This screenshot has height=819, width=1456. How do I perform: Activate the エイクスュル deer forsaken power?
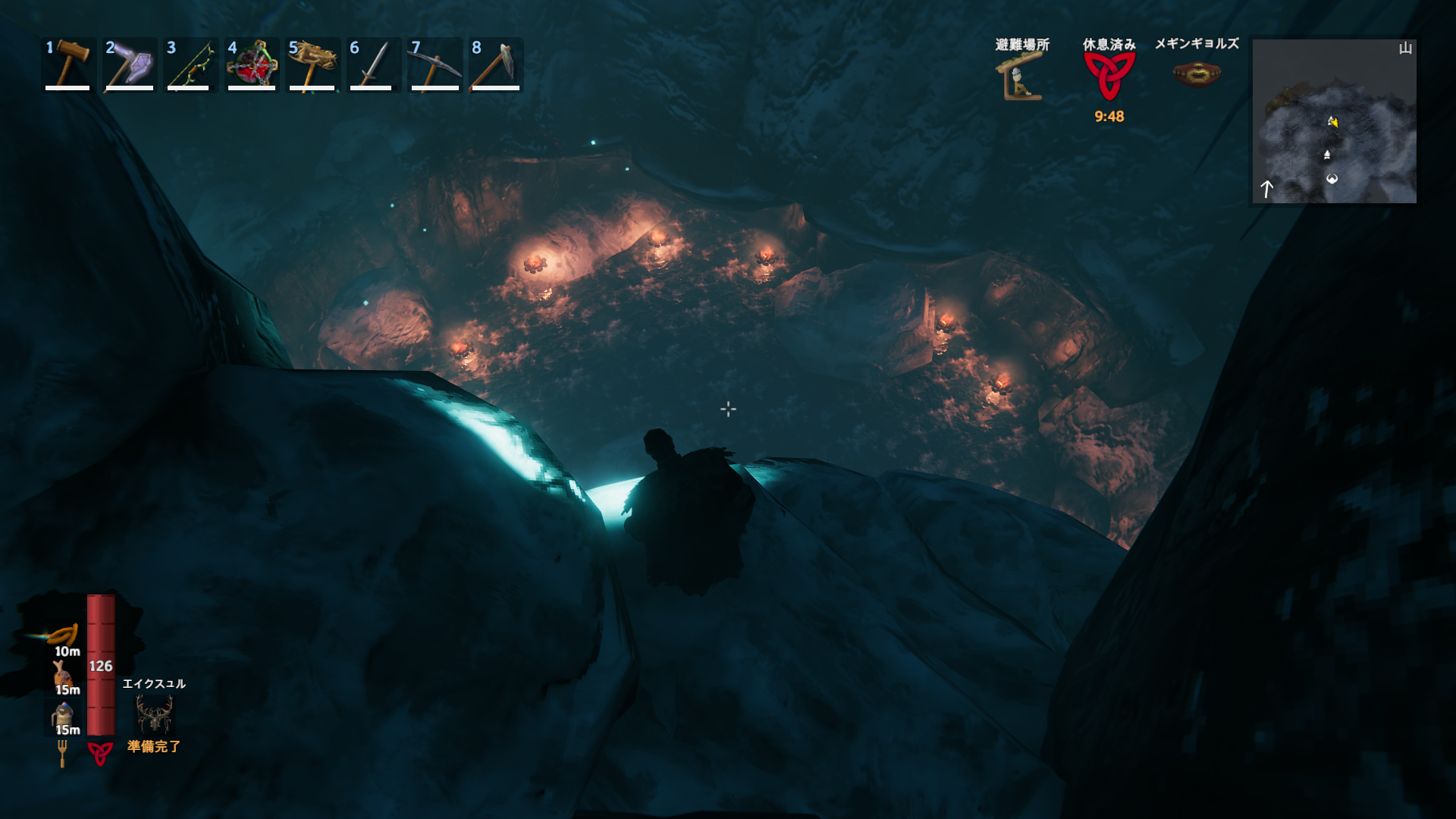(154, 714)
